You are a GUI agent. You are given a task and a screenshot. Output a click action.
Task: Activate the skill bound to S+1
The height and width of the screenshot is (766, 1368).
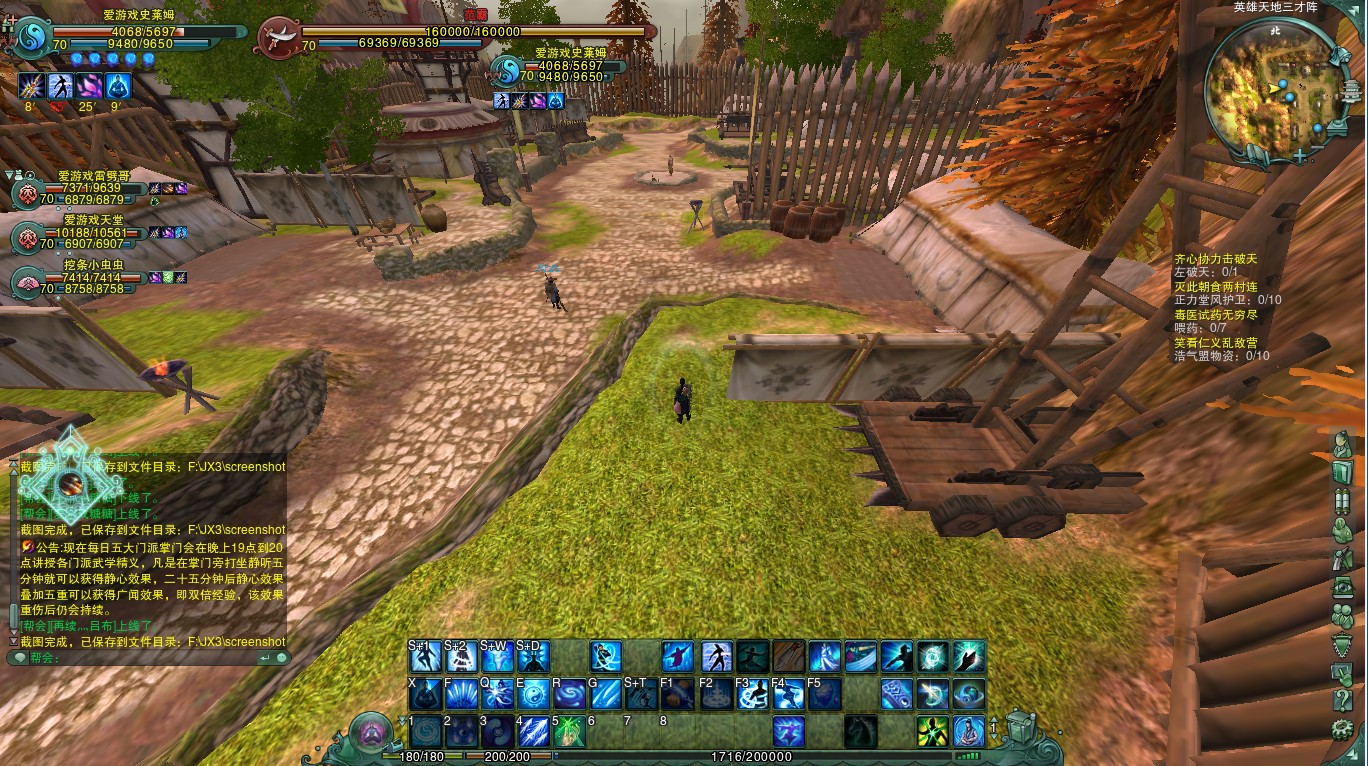click(x=425, y=657)
